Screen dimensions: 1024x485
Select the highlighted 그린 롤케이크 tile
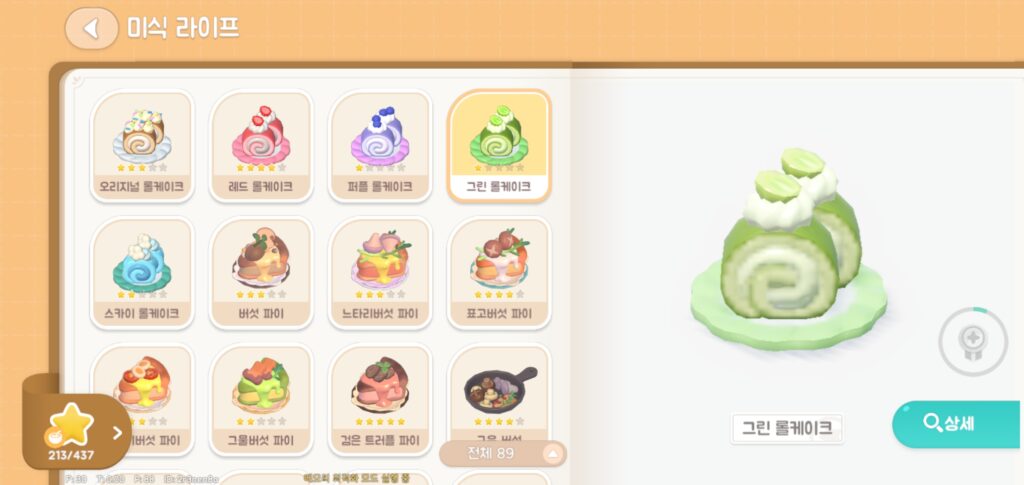point(498,144)
